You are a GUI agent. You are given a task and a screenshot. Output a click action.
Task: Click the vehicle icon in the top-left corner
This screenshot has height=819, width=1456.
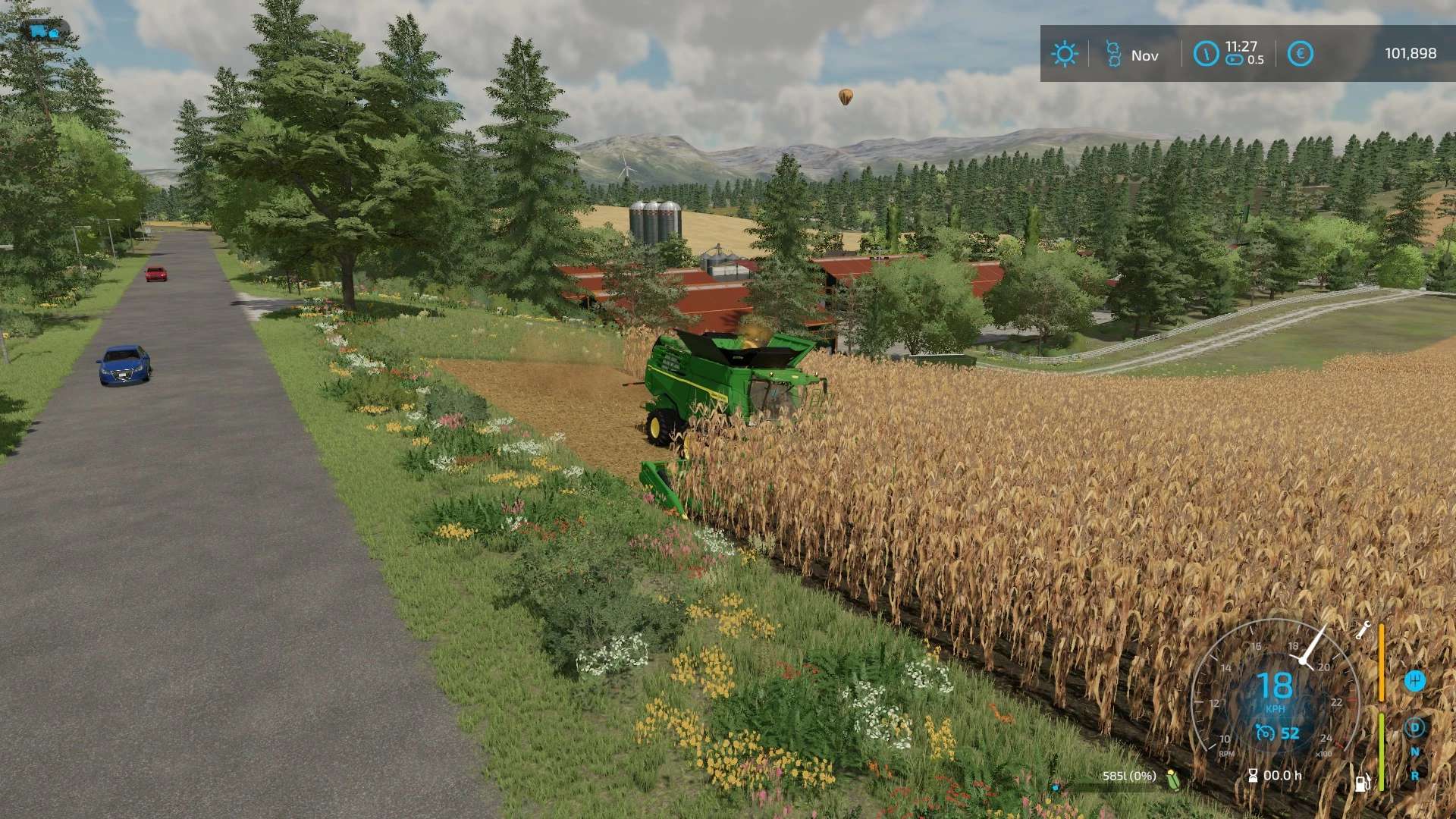coord(45,31)
